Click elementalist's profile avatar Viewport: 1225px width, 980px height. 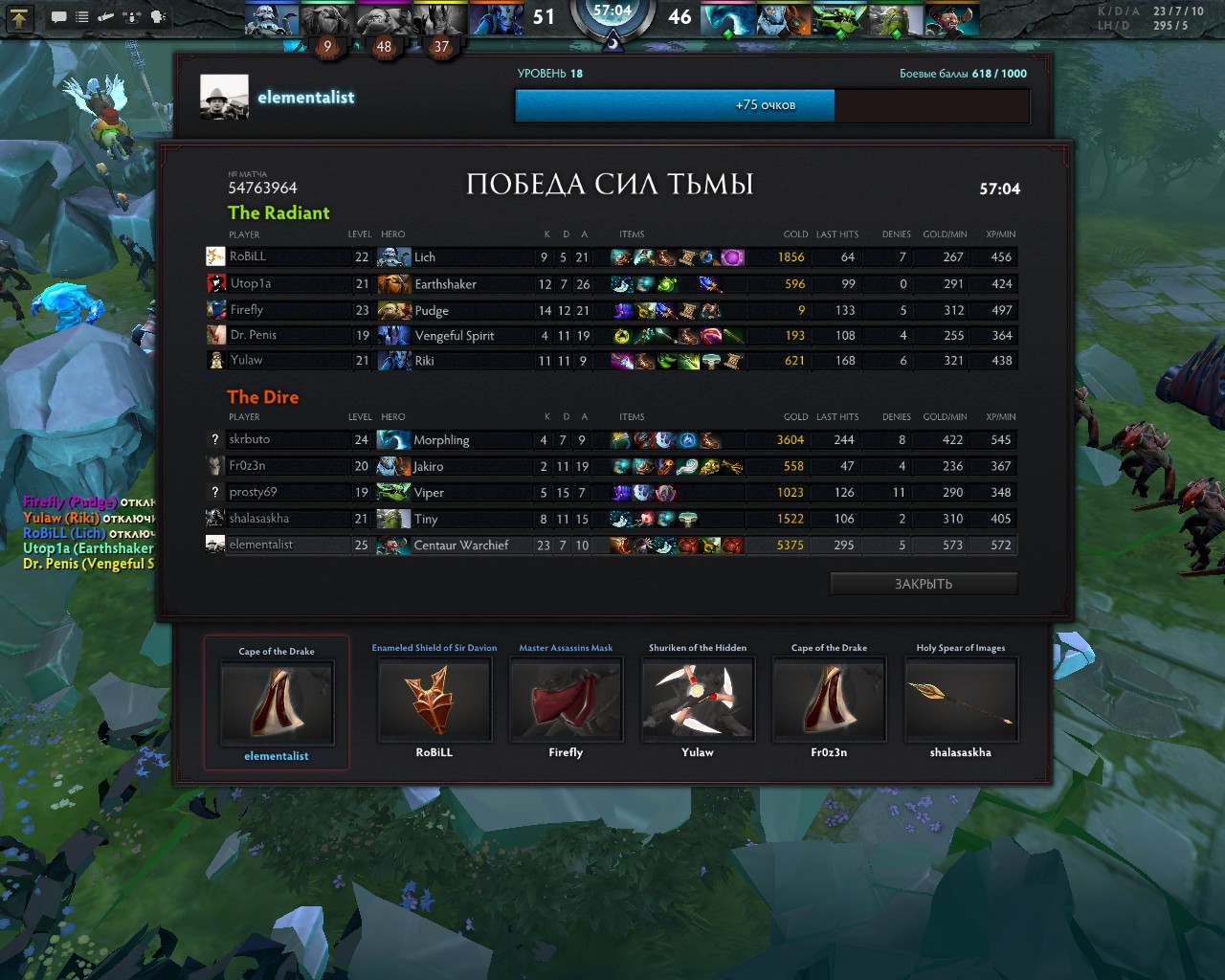coord(224,97)
